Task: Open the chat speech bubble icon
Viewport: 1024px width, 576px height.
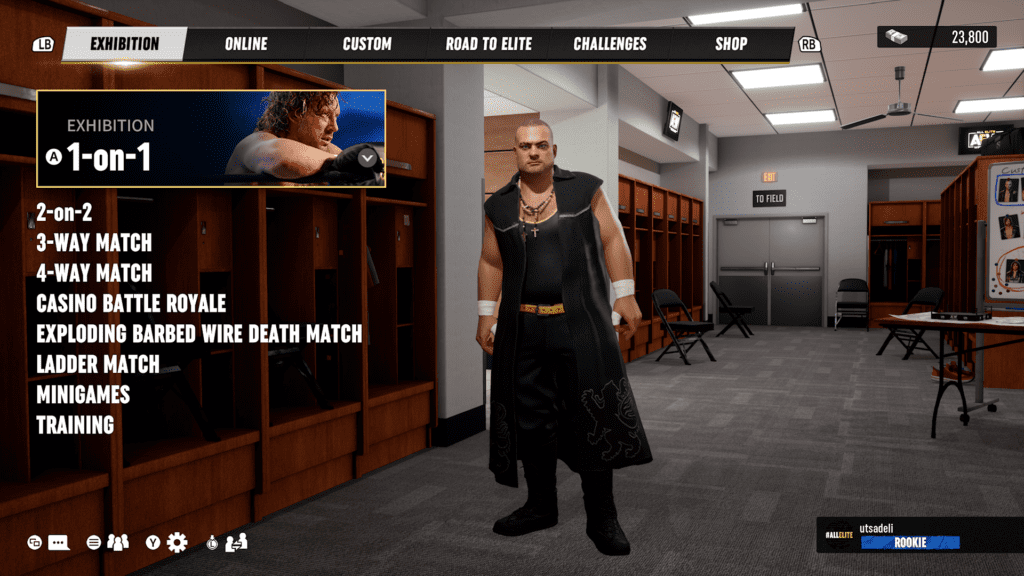Action: [x=59, y=543]
